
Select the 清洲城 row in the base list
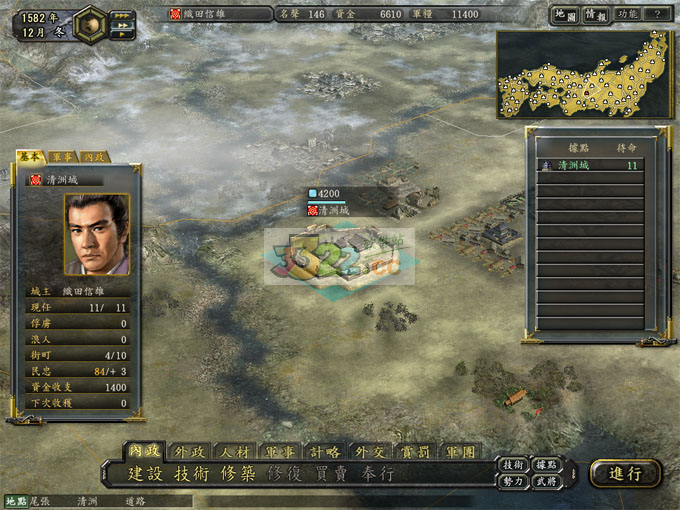coord(590,166)
